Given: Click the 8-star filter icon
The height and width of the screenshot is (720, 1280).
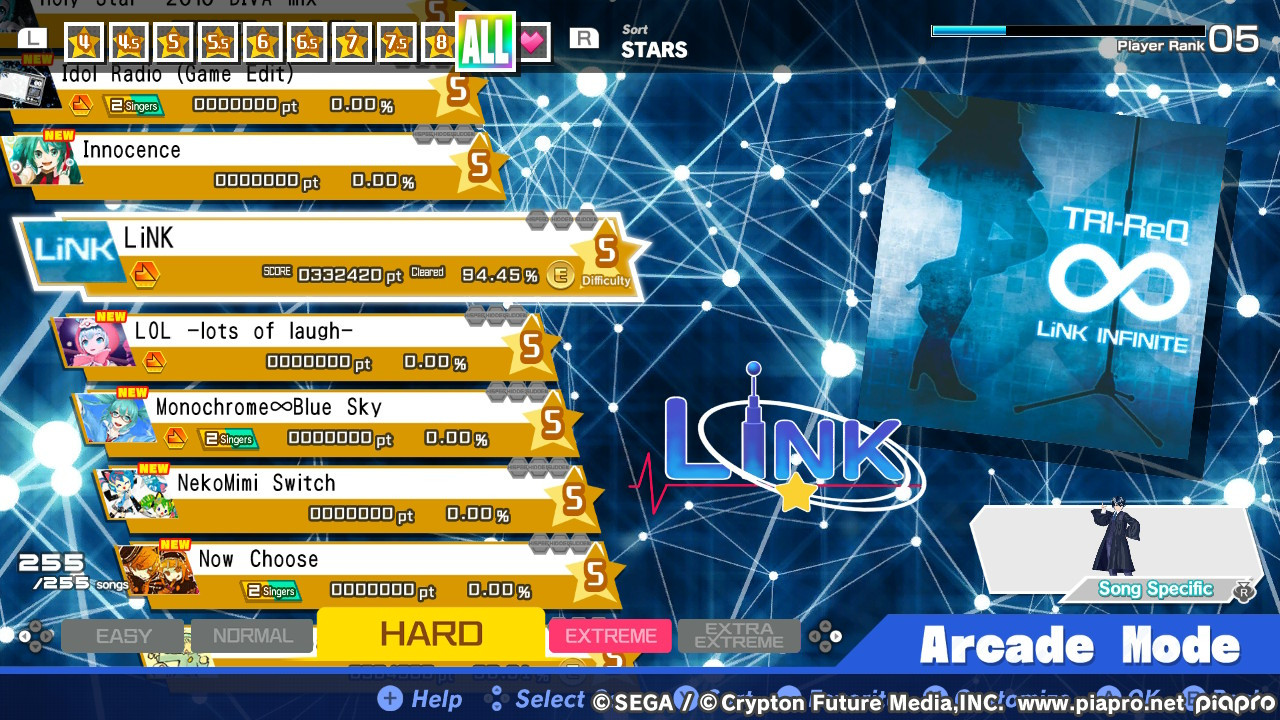Looking at the screenshot, I should coord(441,42).
